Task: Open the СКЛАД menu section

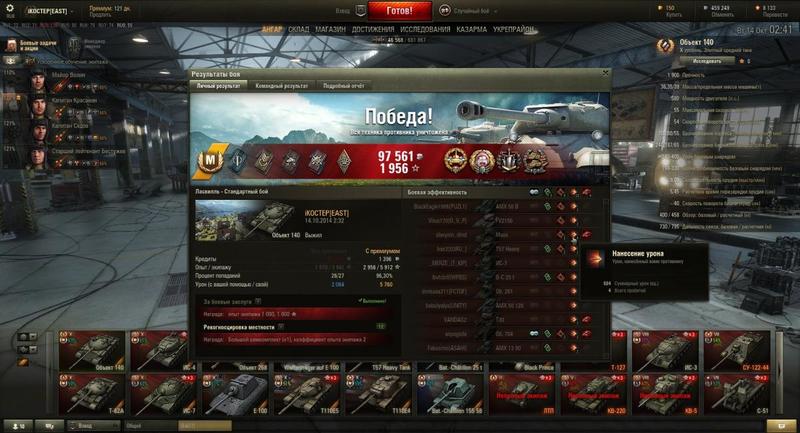Action: tap(298, 30)
